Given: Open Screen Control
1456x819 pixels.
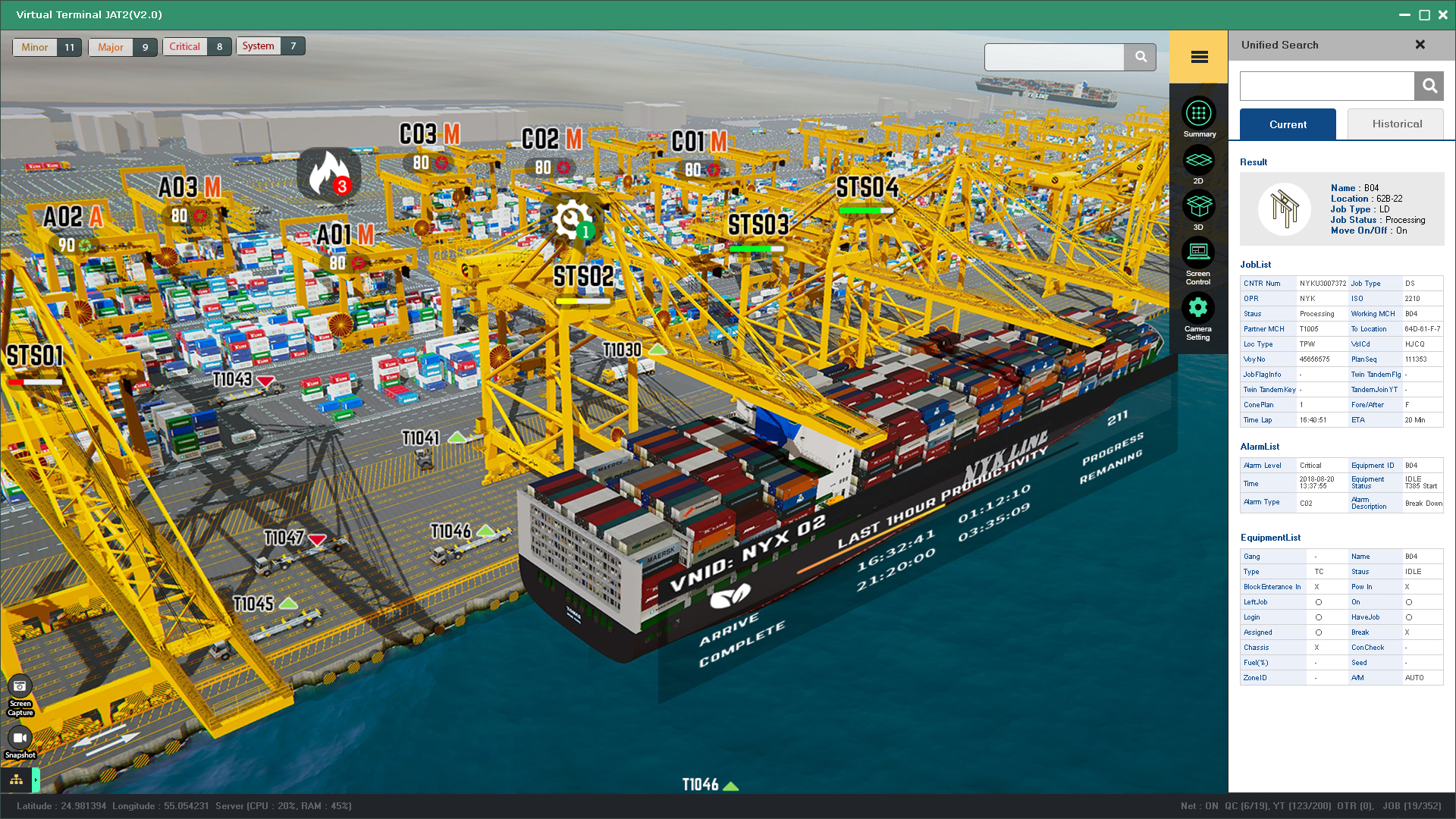Looking at the screenshot, I should pos(1198,253).
